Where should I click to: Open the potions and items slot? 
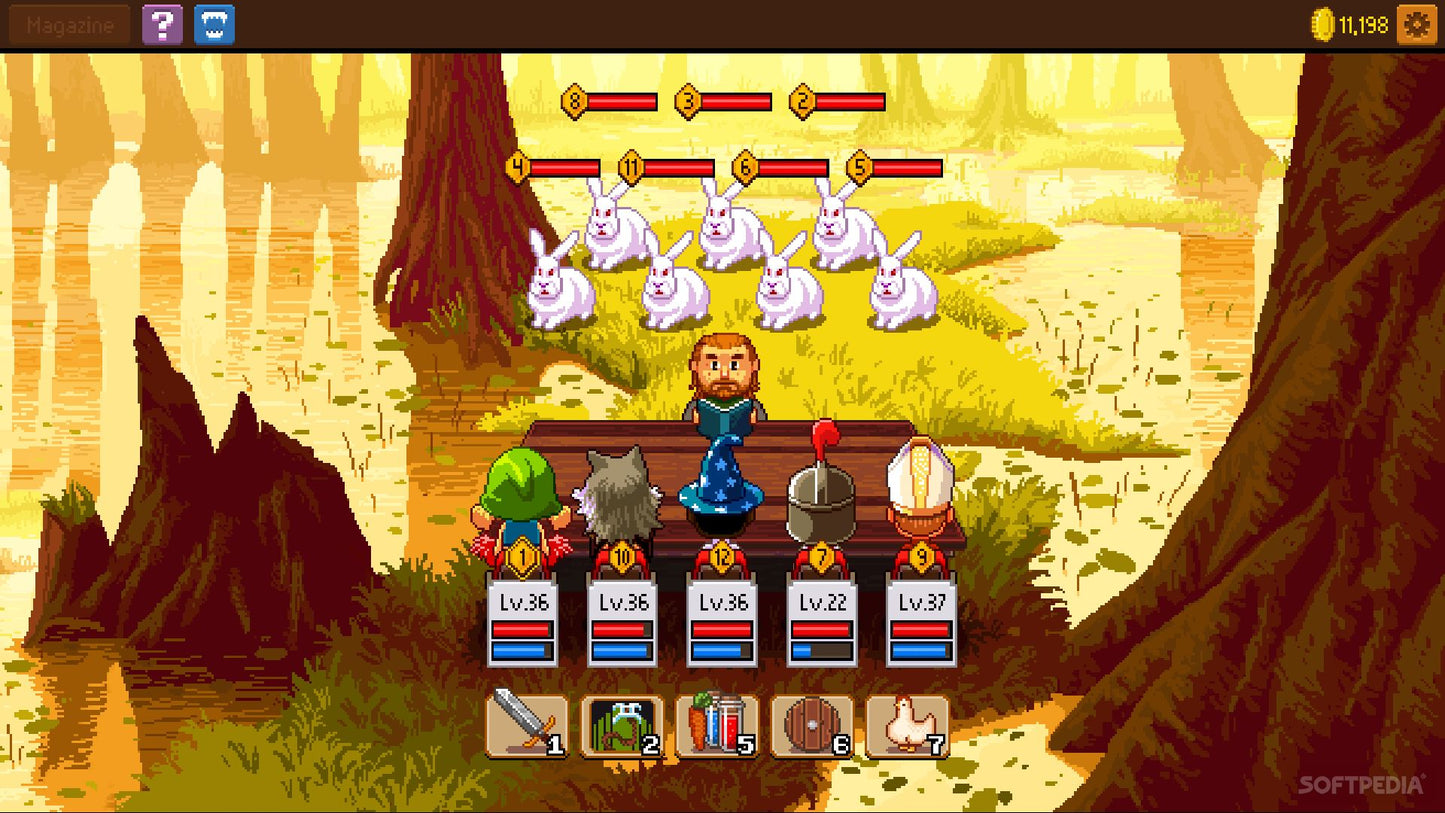click(717, 722)
